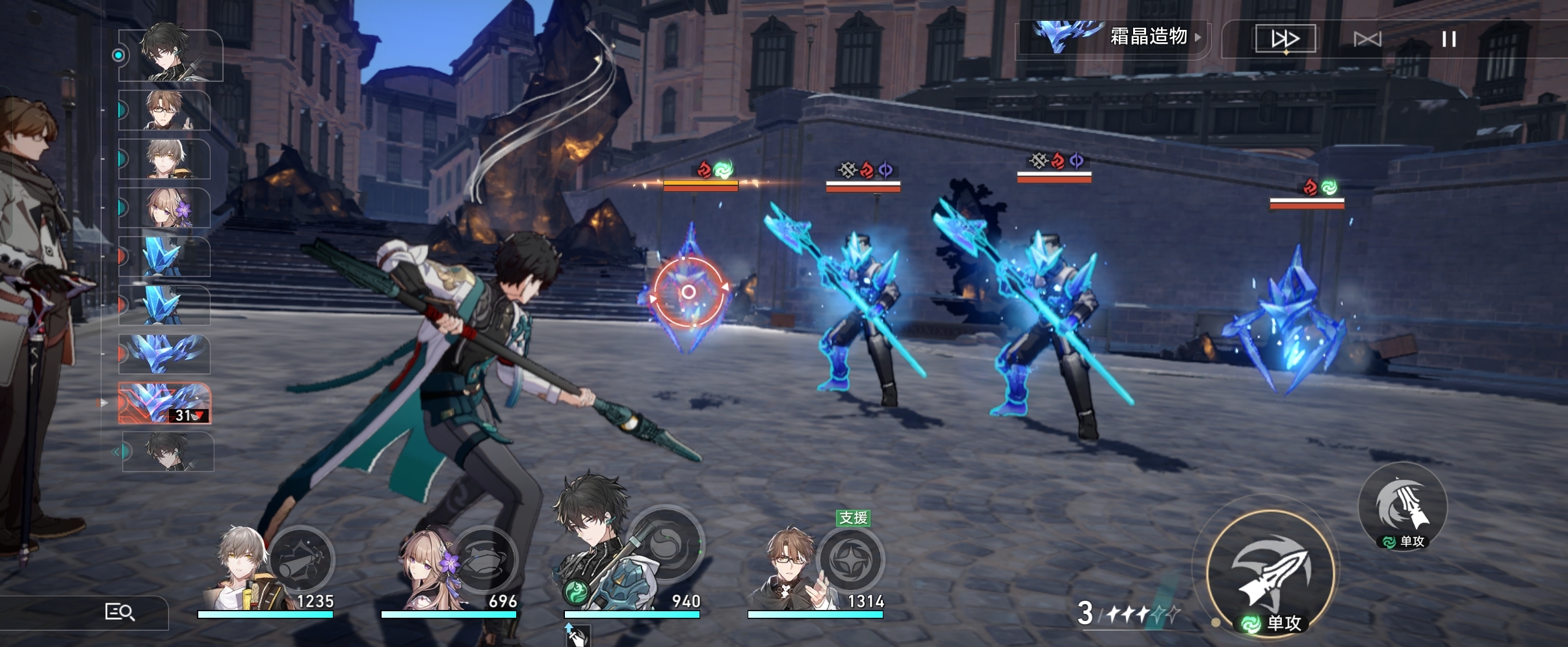Toggle the double-speed fast-forward button
This screenshot has height=647, width=1568.
tap(1285, 39)
